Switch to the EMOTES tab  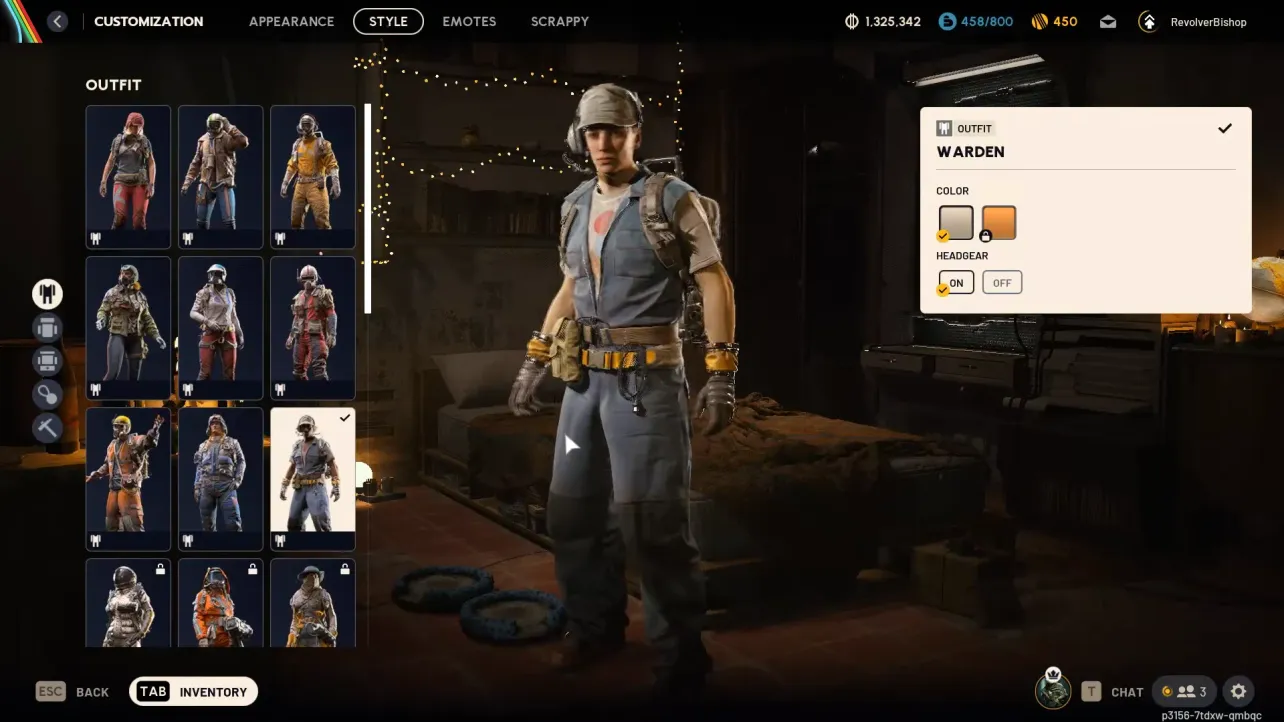click(469, 21)
